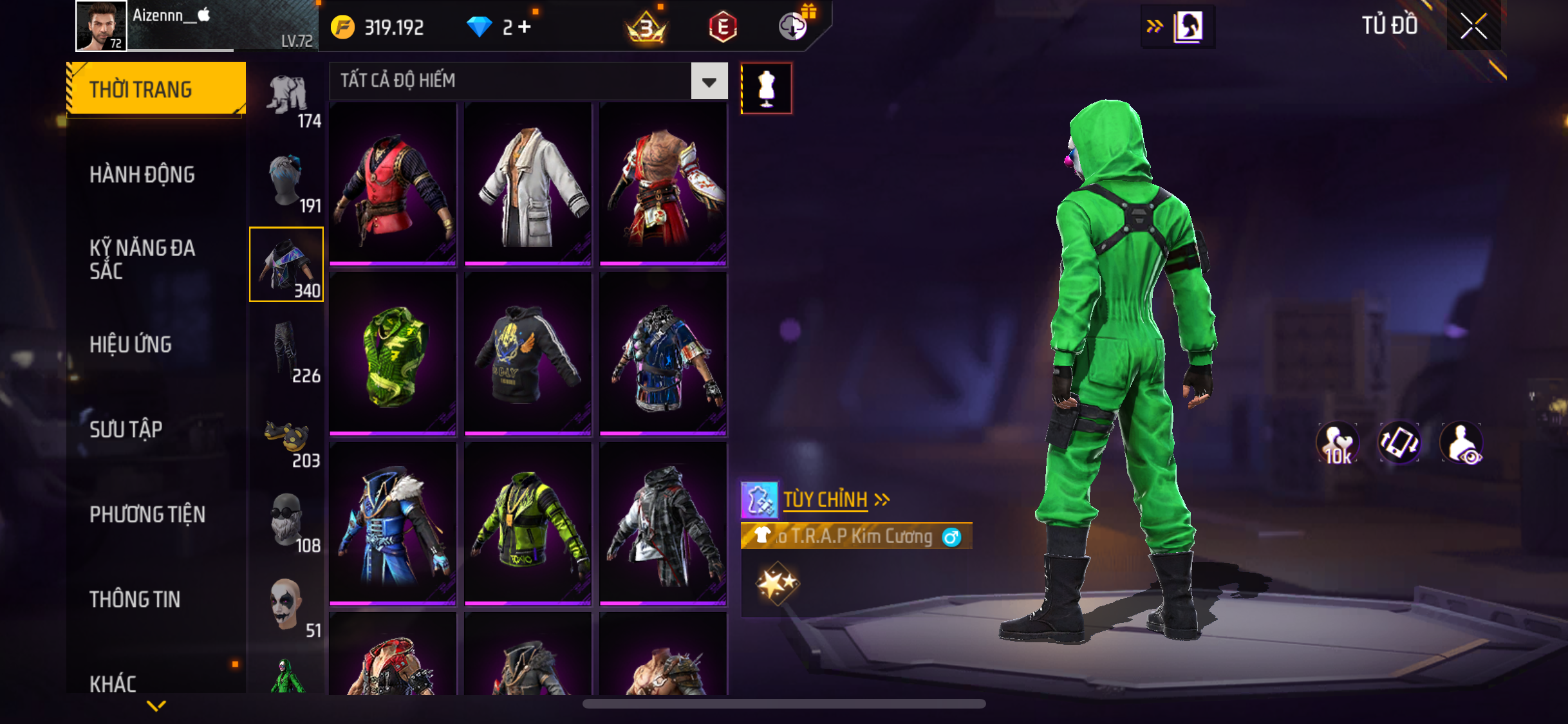
Task: Pick the black hoodie with yellow emblem
Action: [x=528, y=354]
